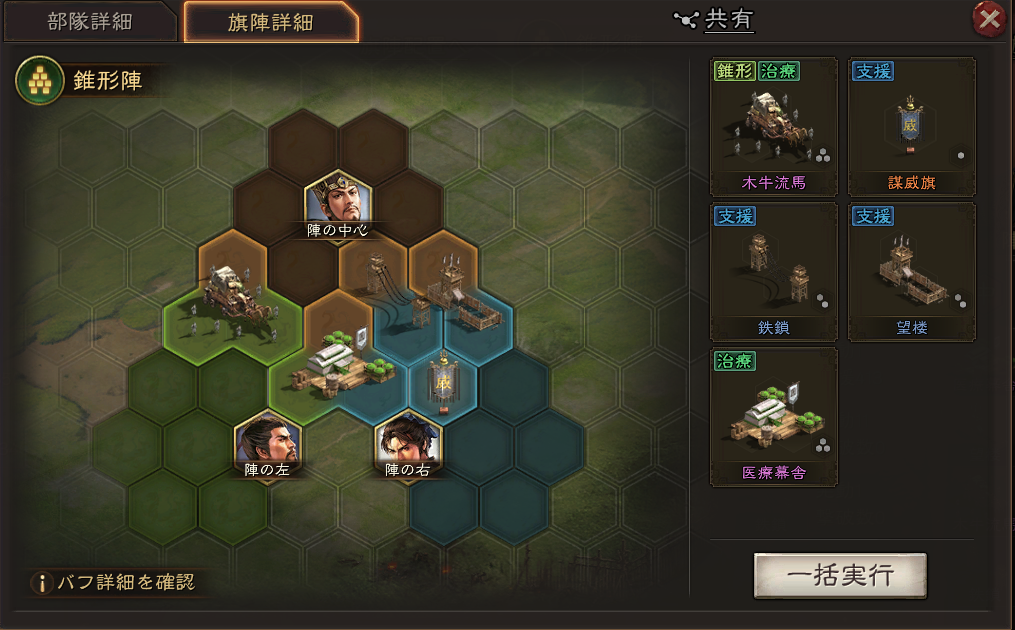Execute all with 一括実行 button
Screen dimensions: 1015x630
coord(840,576)
